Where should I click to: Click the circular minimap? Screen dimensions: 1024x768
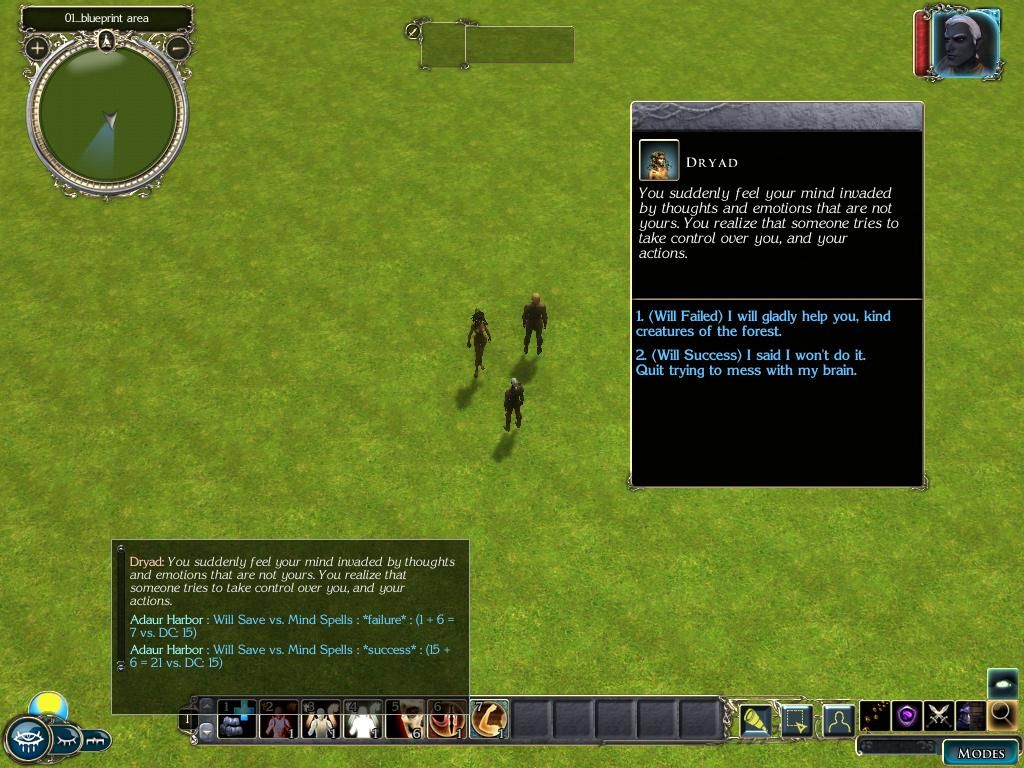(x=107, y=115)
